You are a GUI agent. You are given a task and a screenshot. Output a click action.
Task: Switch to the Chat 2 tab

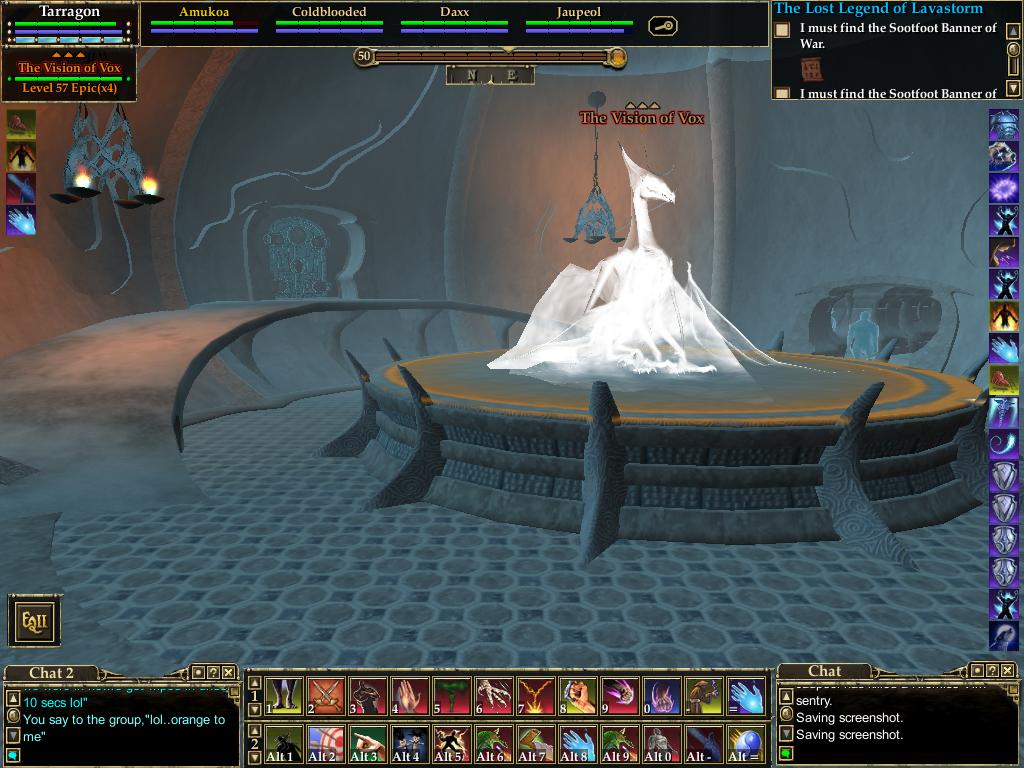tap(51, 673)
